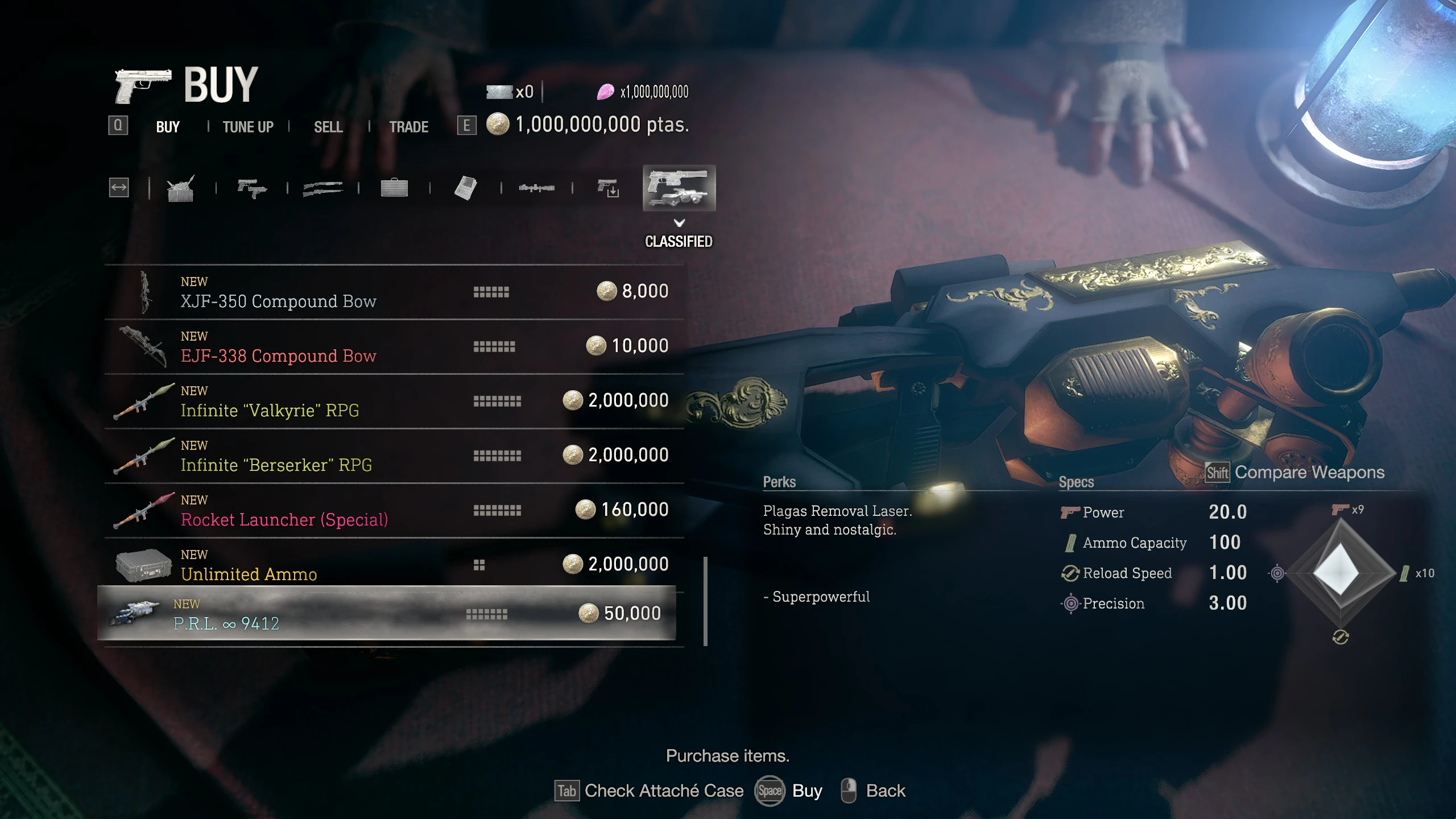Select the Unlimited Ammo item
This screenshot has width=1456, height=819.
point(394,564)
